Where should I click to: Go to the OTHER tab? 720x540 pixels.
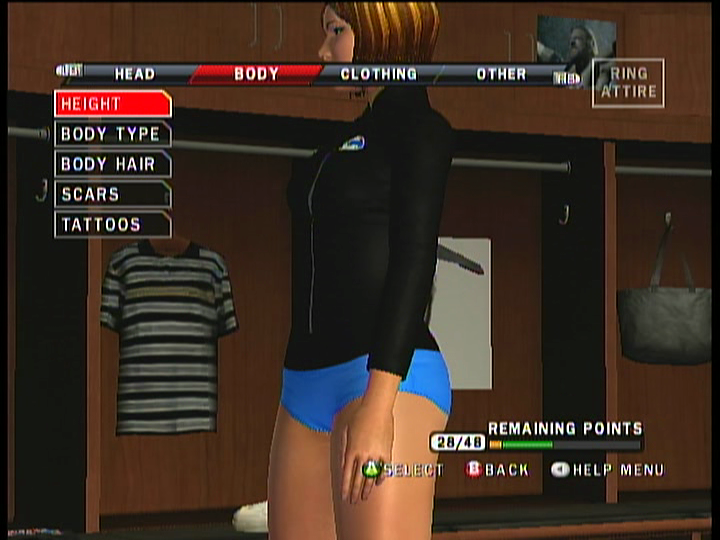[501, 74]
